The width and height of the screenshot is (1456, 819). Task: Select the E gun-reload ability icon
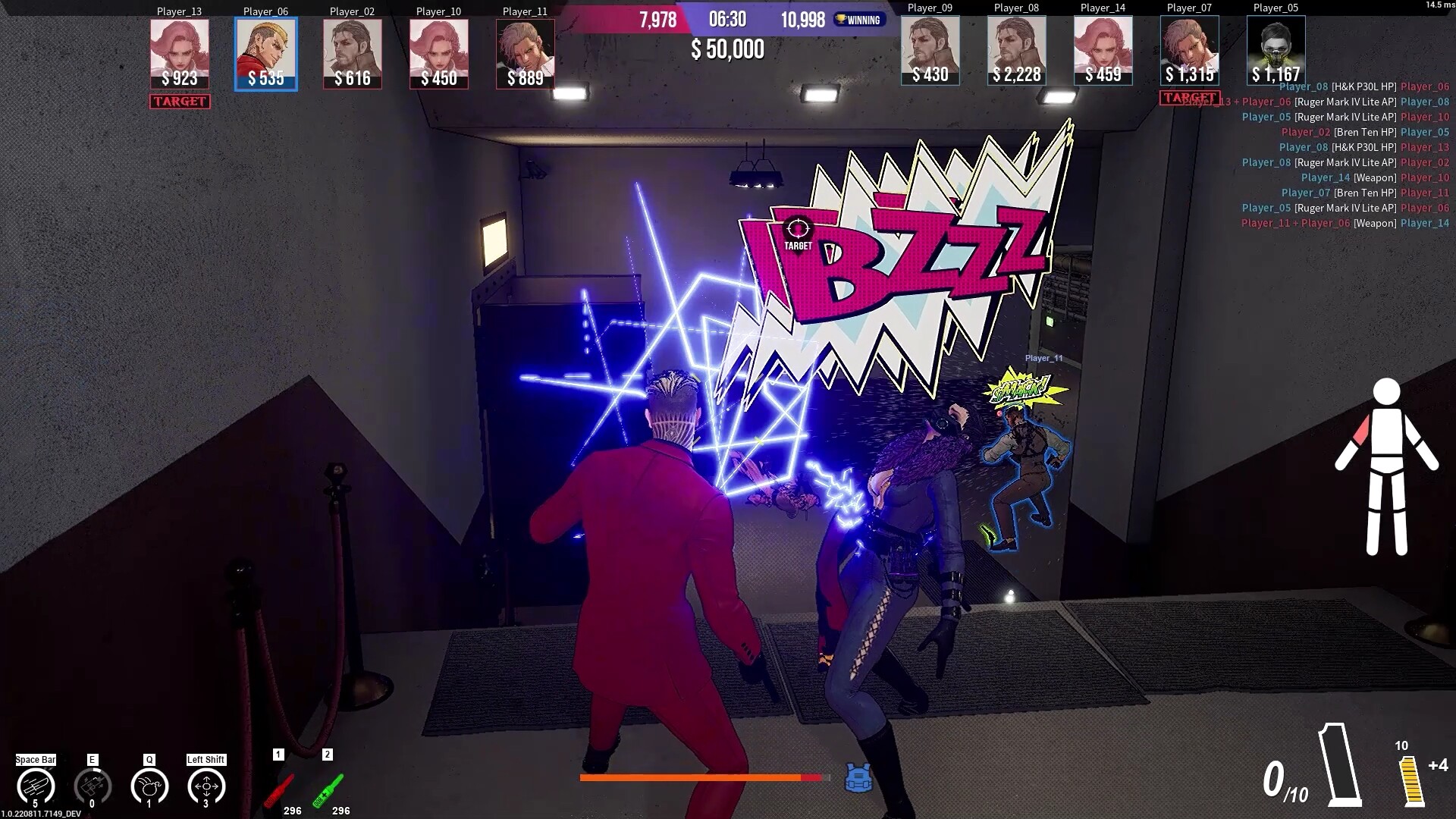click(x=92, y=785)
